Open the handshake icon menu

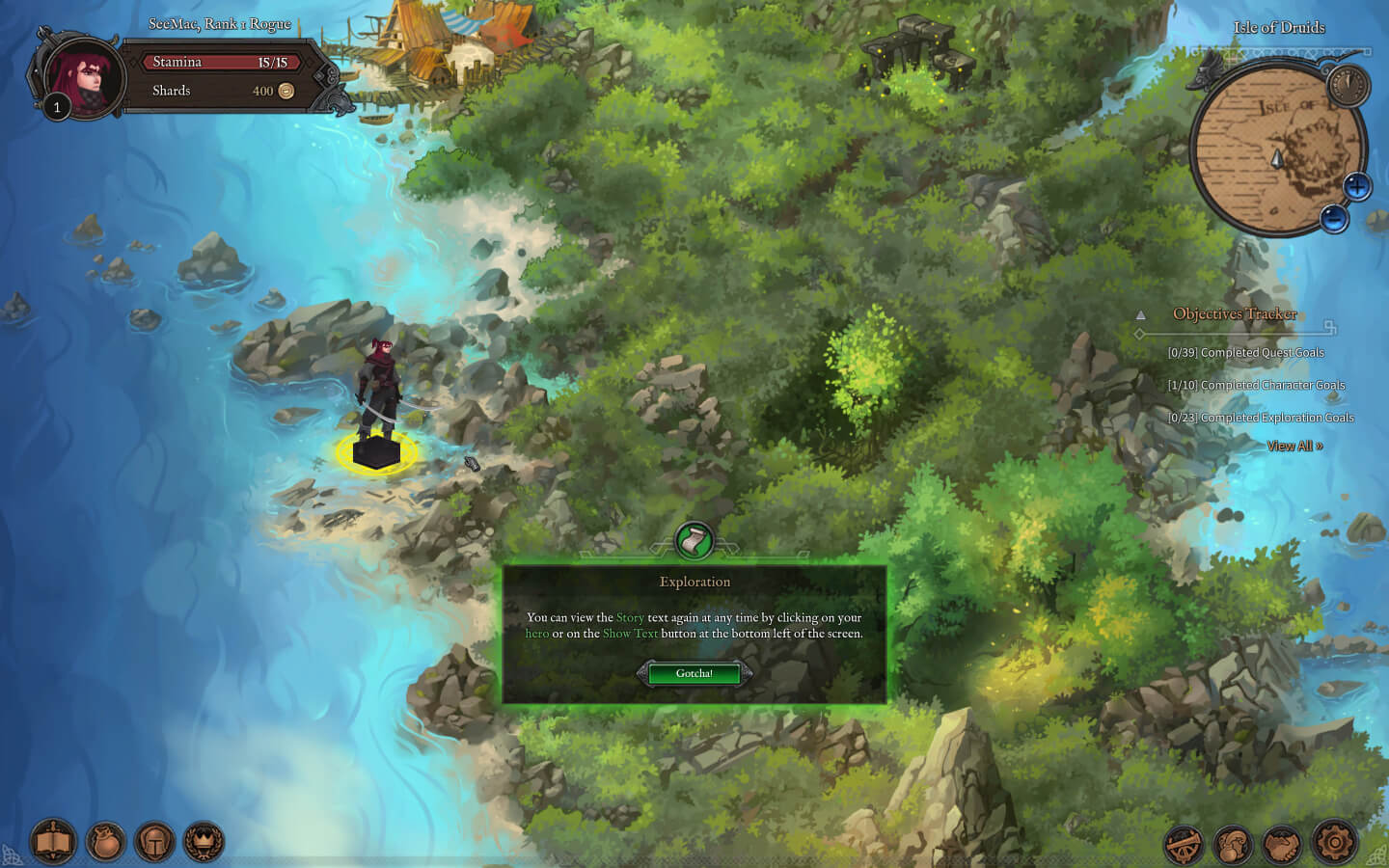(x=1283, y=845)
